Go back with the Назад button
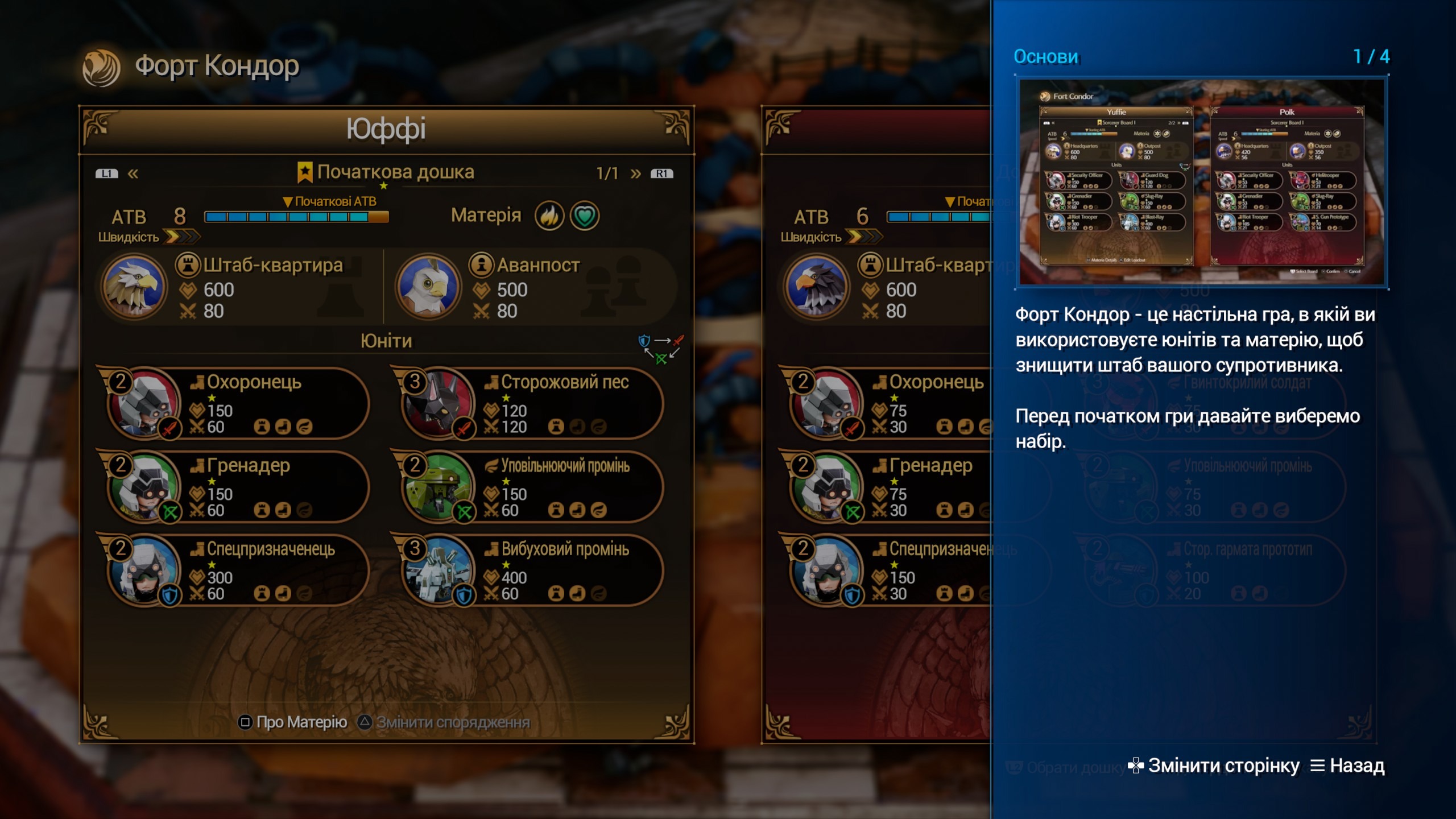The height and width of the screenshot is (819, 1456). coord(1347,766)
